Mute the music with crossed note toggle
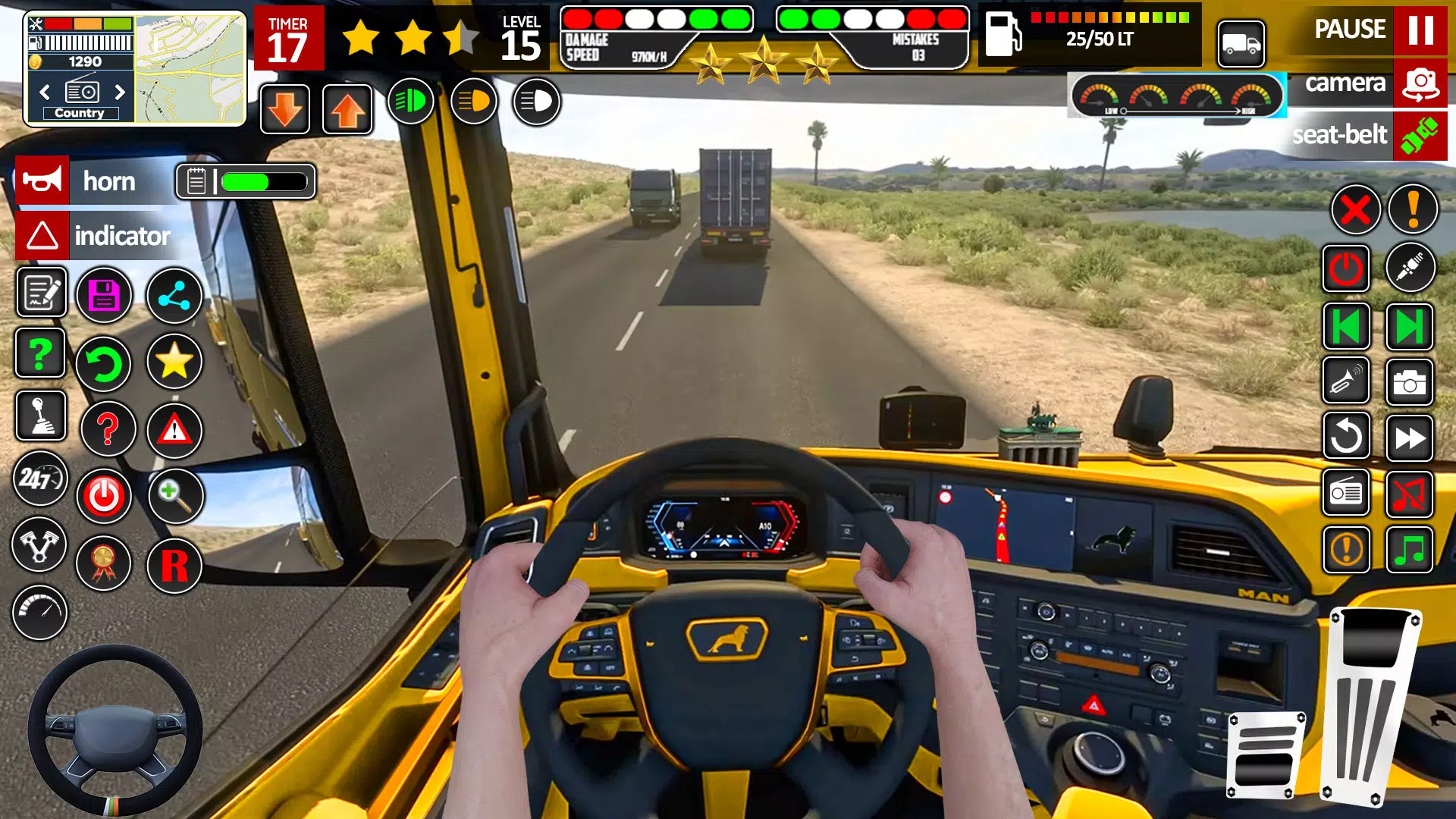This screenshot has height=819, width=1456. point(1410,492)
